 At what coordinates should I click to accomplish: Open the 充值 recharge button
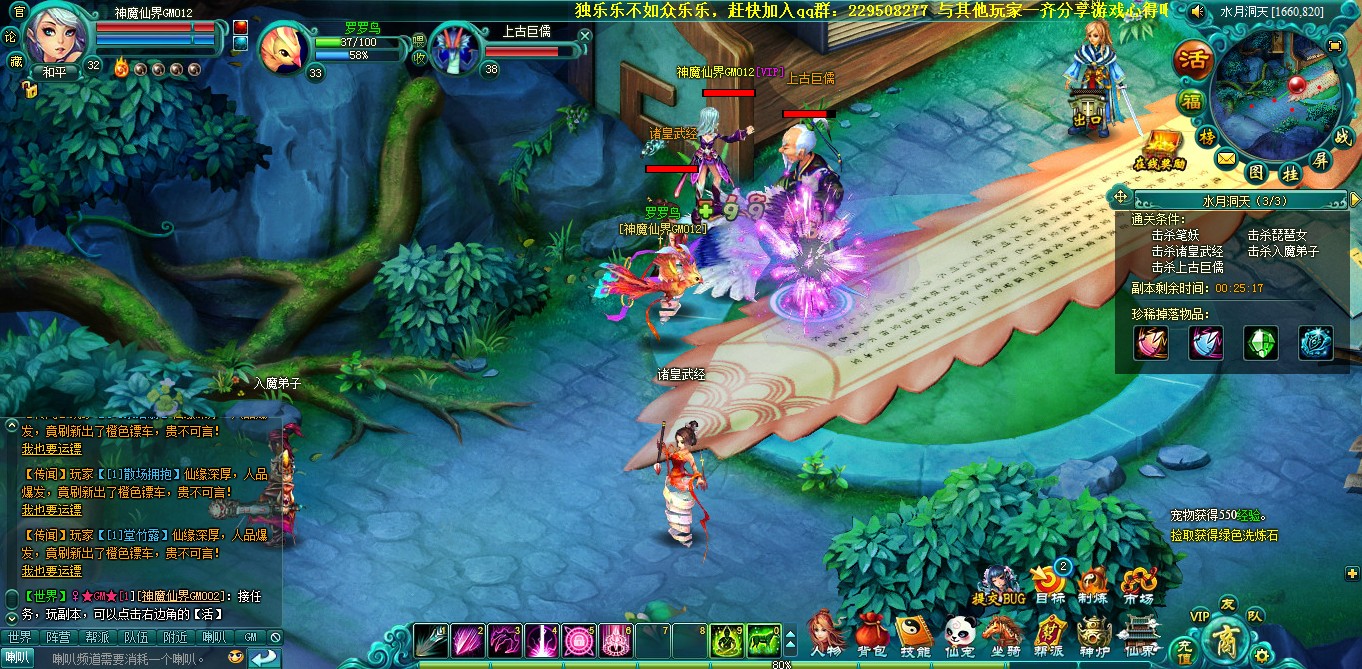coord(1184,650)
